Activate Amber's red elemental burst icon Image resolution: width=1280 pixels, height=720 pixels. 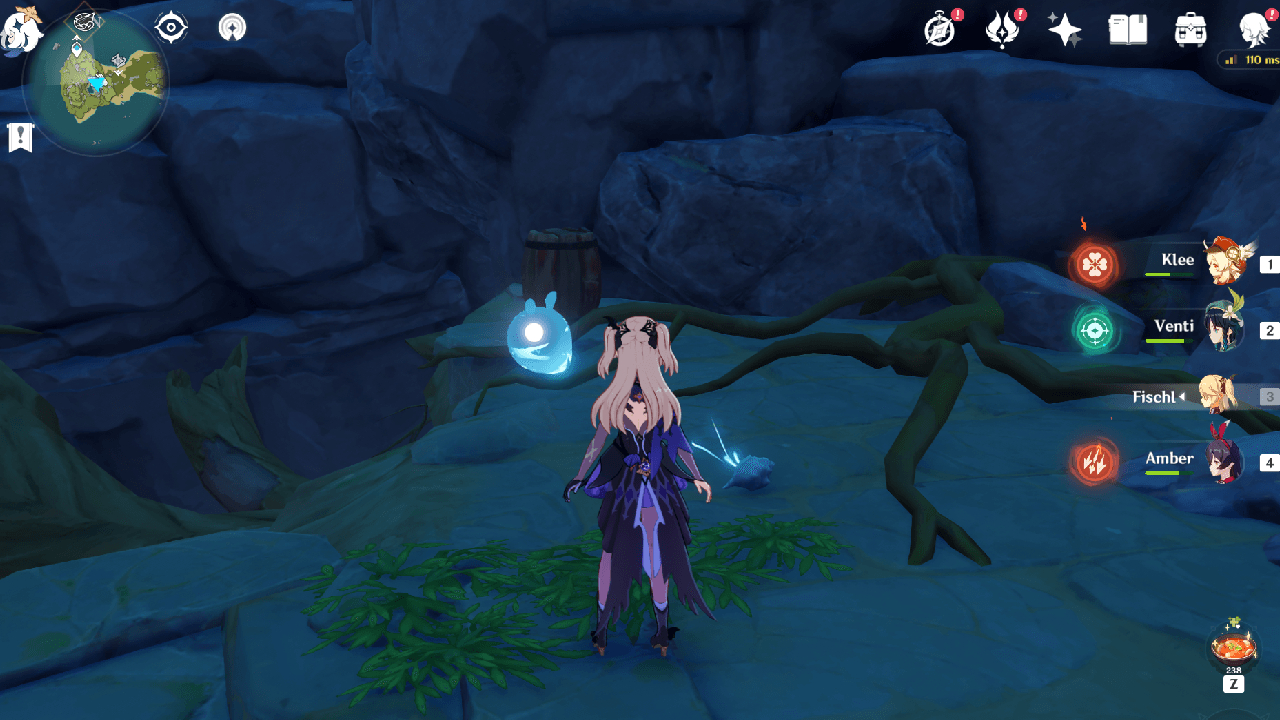pos(1095,462)
